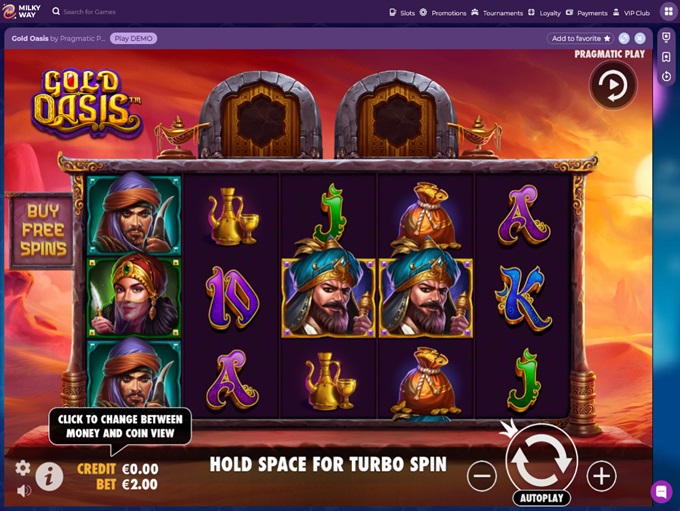Toggle the sound speaker icon

click(22, 491)
